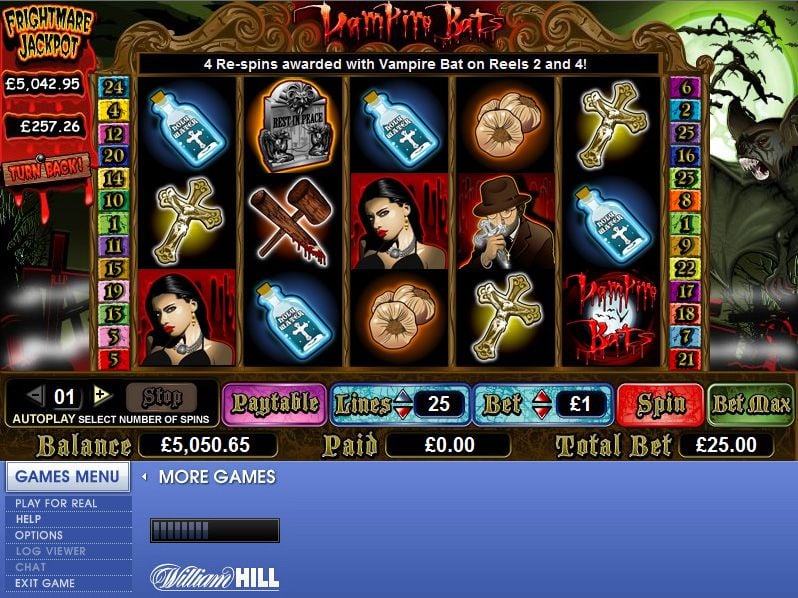Image resolution: width=798 pixels, height=598 pixels.
Task: Increase the autoplay spin count
Action: (x=101, y=394)
